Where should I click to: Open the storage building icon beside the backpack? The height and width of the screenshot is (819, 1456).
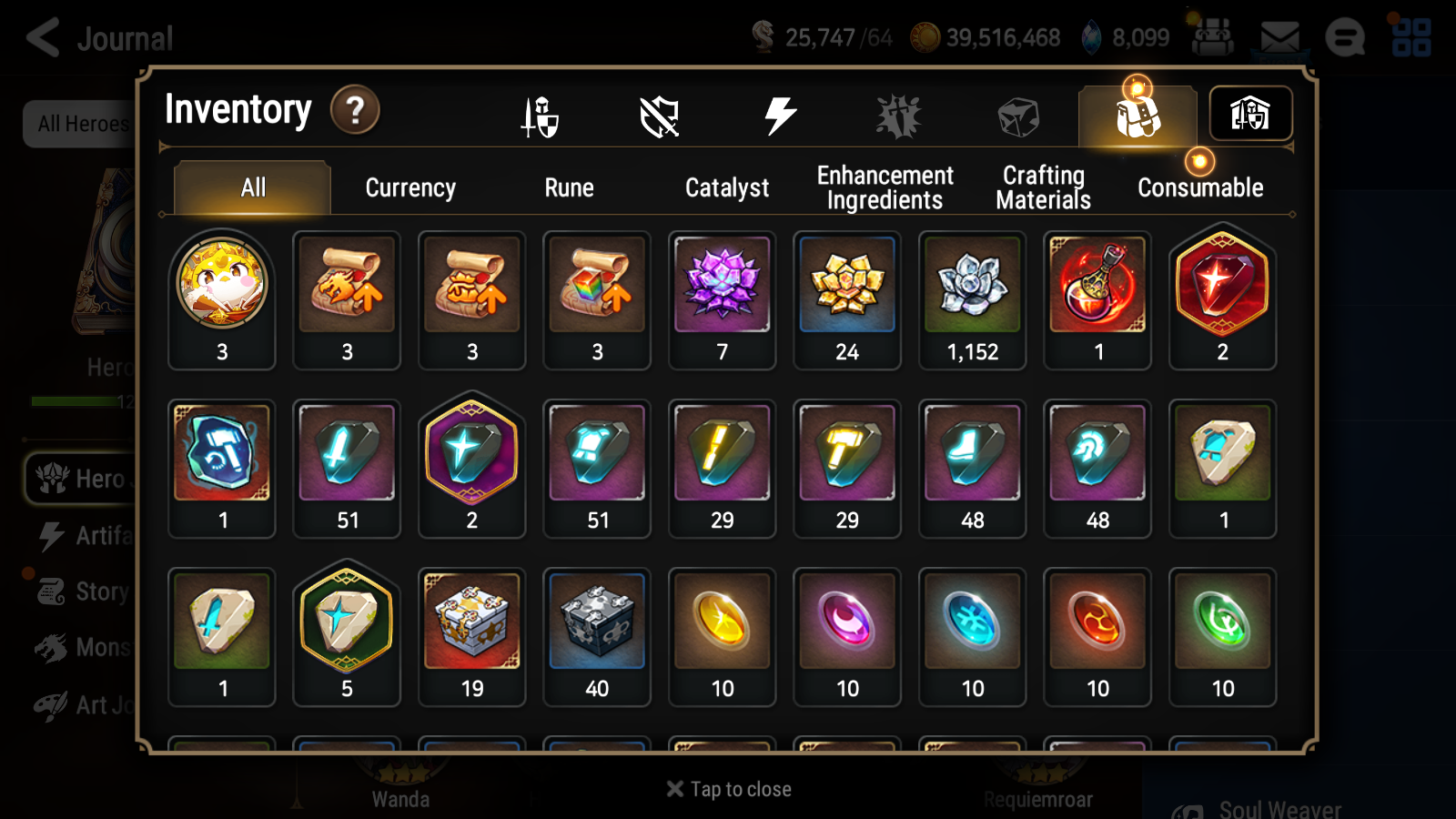(1250, 114)
